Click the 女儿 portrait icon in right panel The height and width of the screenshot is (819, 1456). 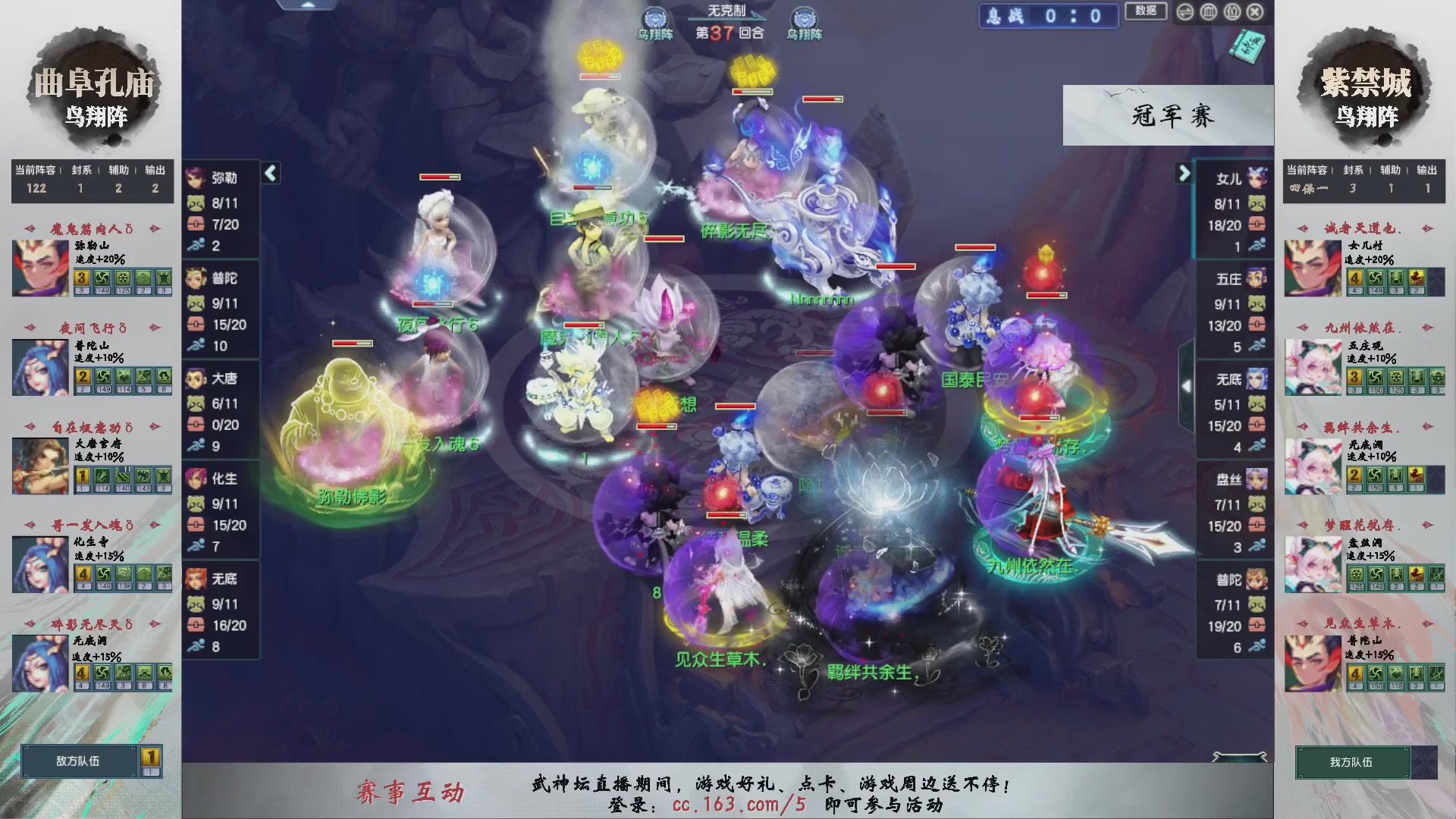click(x=1259, y=179)
